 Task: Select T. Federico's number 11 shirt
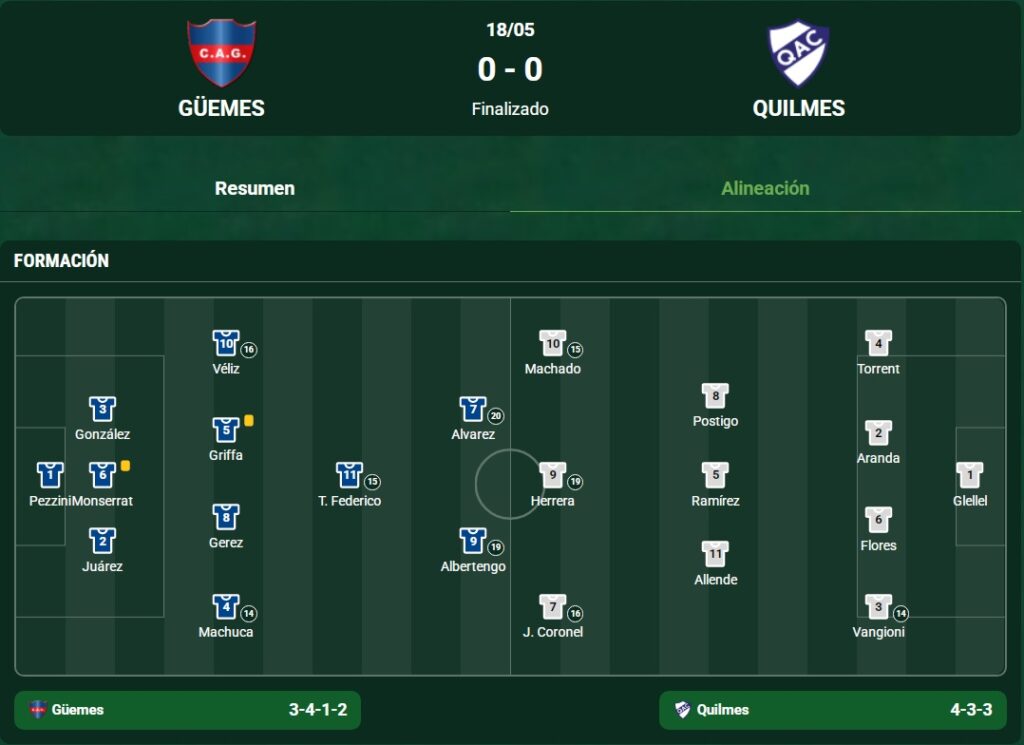349,475
